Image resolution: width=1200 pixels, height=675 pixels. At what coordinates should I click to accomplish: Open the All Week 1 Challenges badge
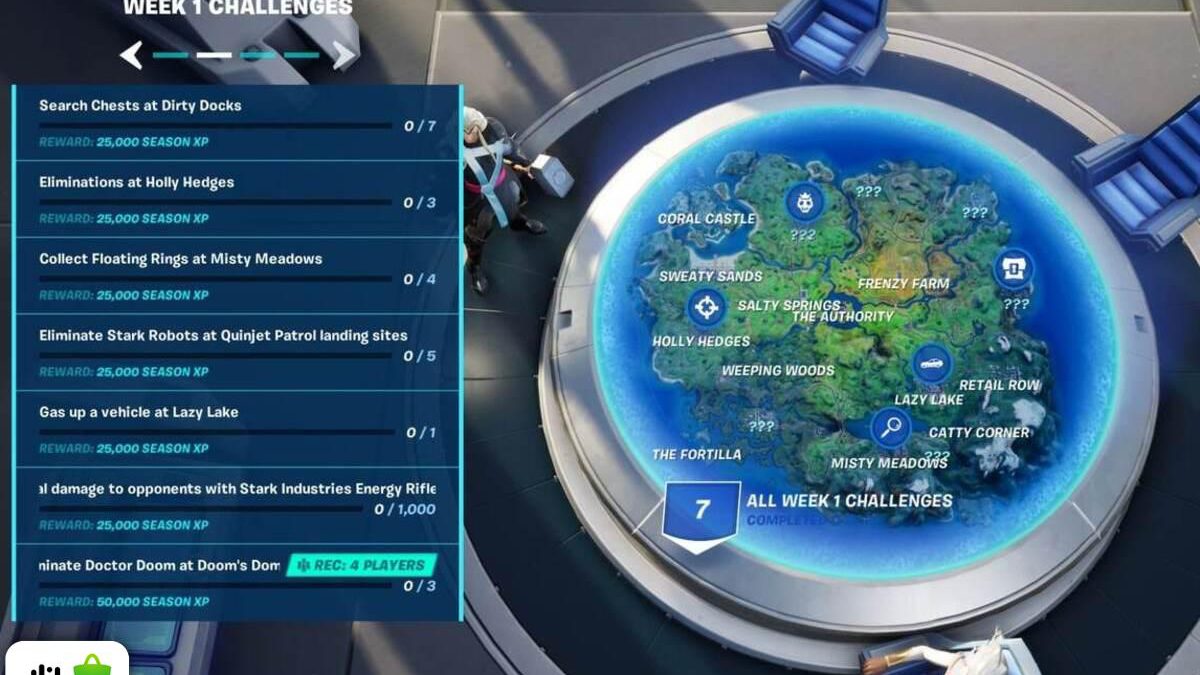(x=701, y=510)
